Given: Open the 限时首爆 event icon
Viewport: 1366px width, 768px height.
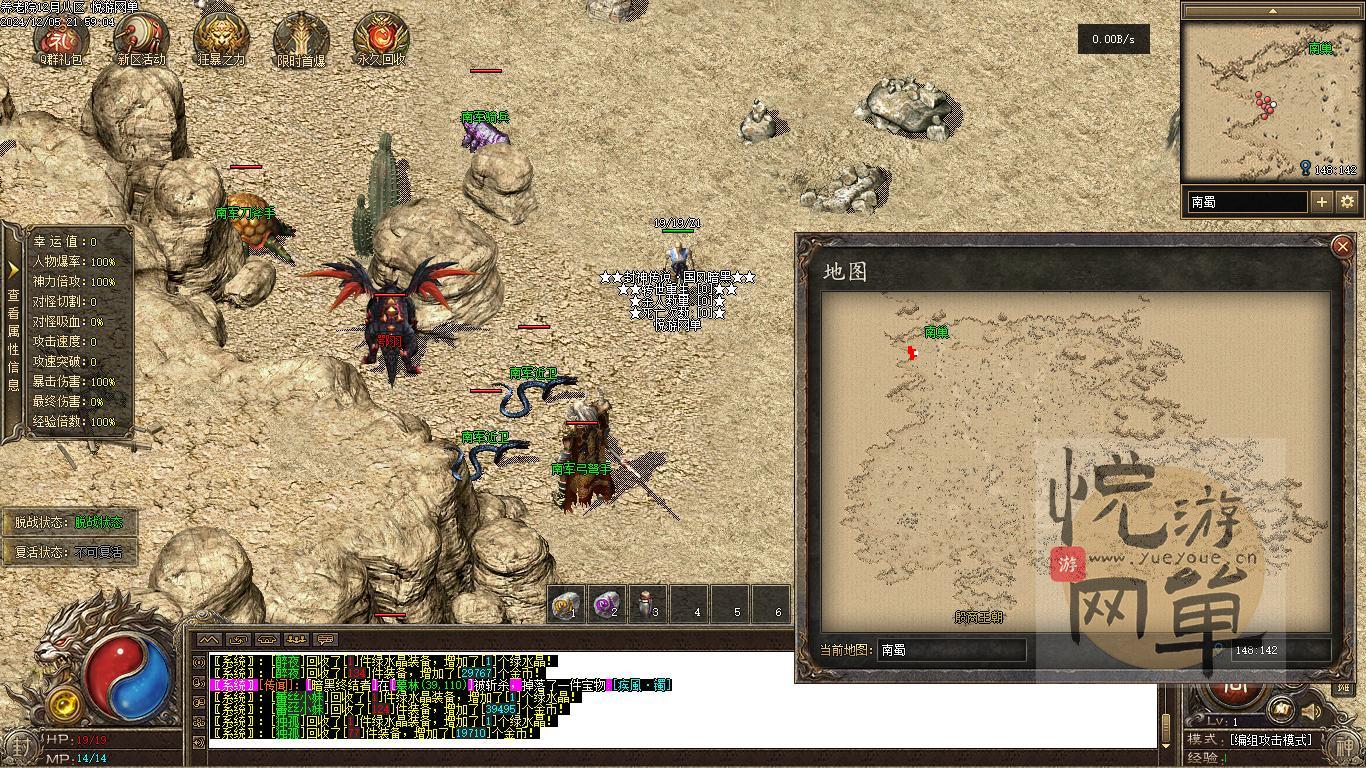Looking at the screenshot, I should click(x=301, y=38).
